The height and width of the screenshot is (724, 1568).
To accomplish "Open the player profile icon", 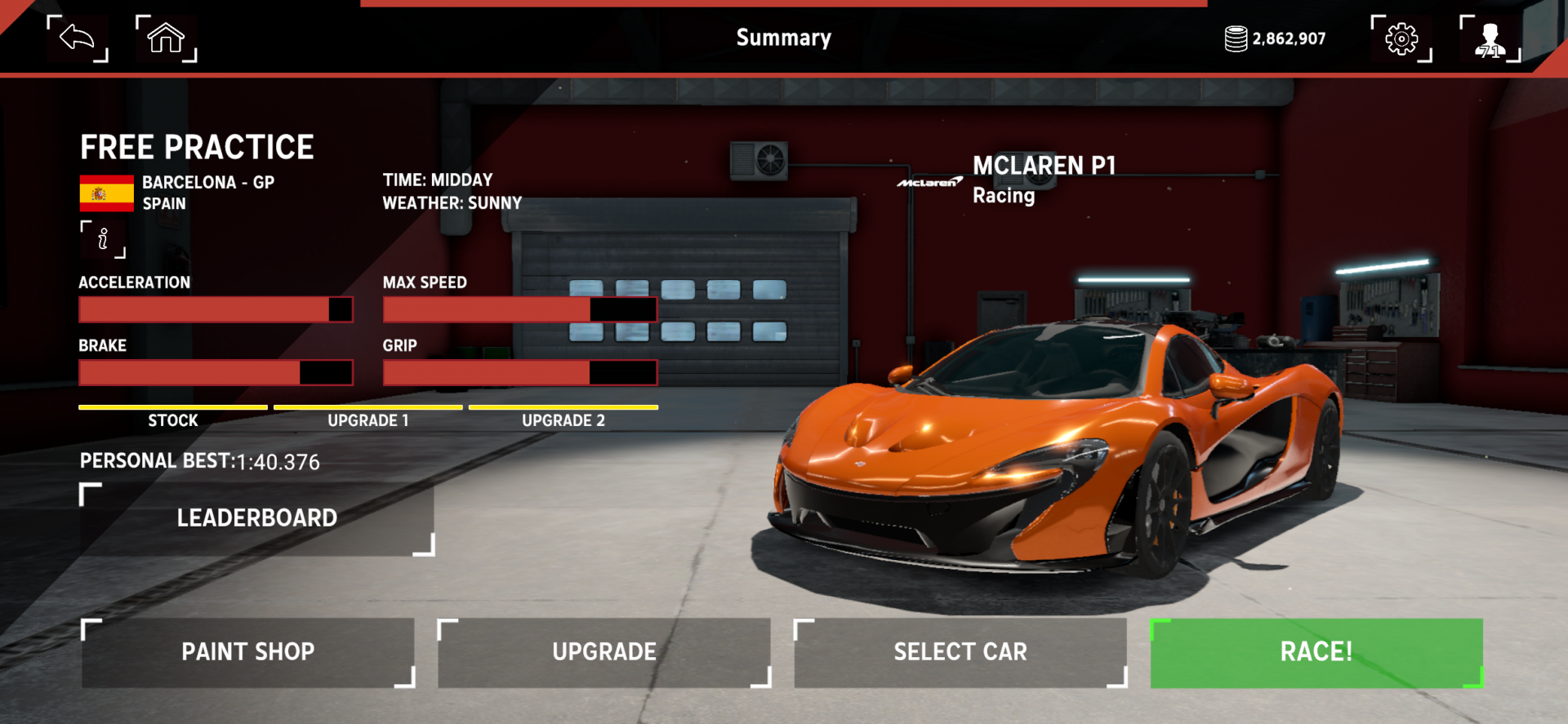I will tap(1490, 38).
